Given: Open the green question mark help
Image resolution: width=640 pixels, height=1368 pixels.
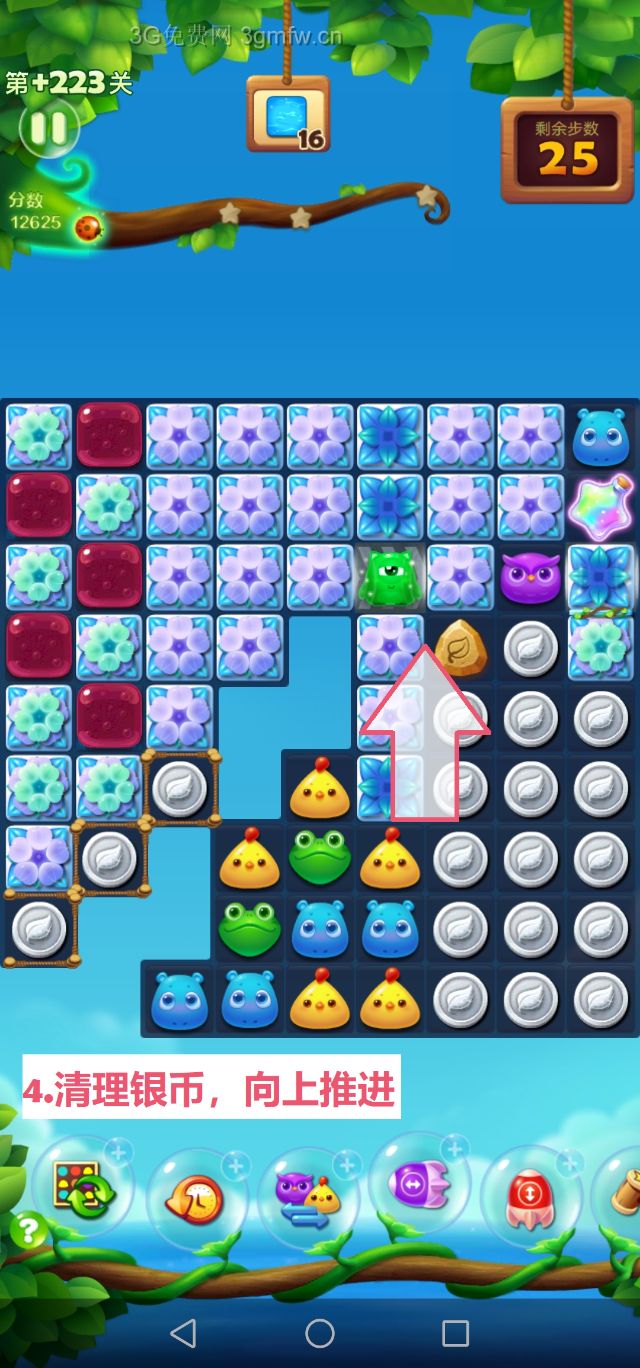Looking at the screenshot, I should click(28, 1229).
